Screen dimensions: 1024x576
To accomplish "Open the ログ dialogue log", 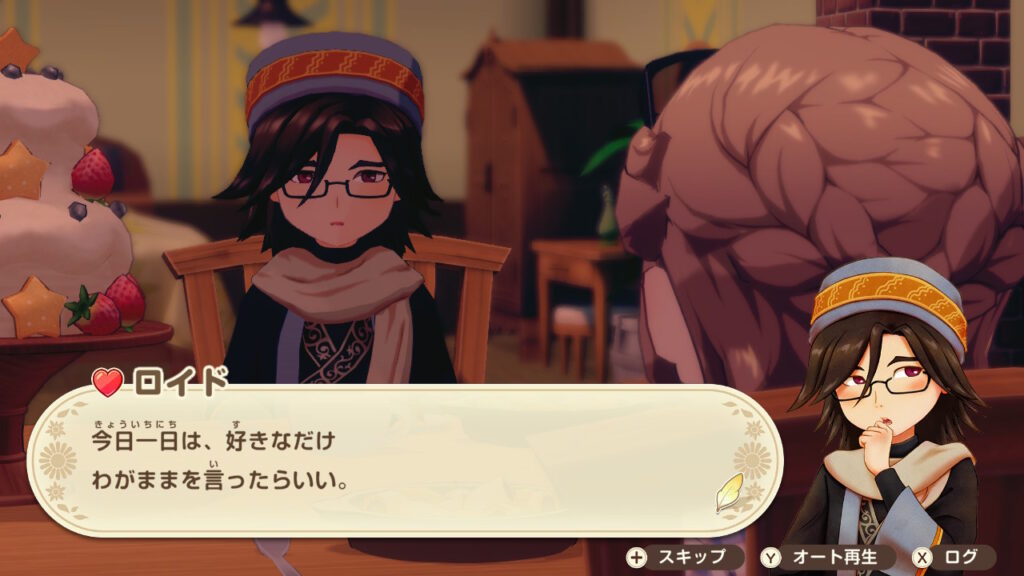I will coord(952,557).
